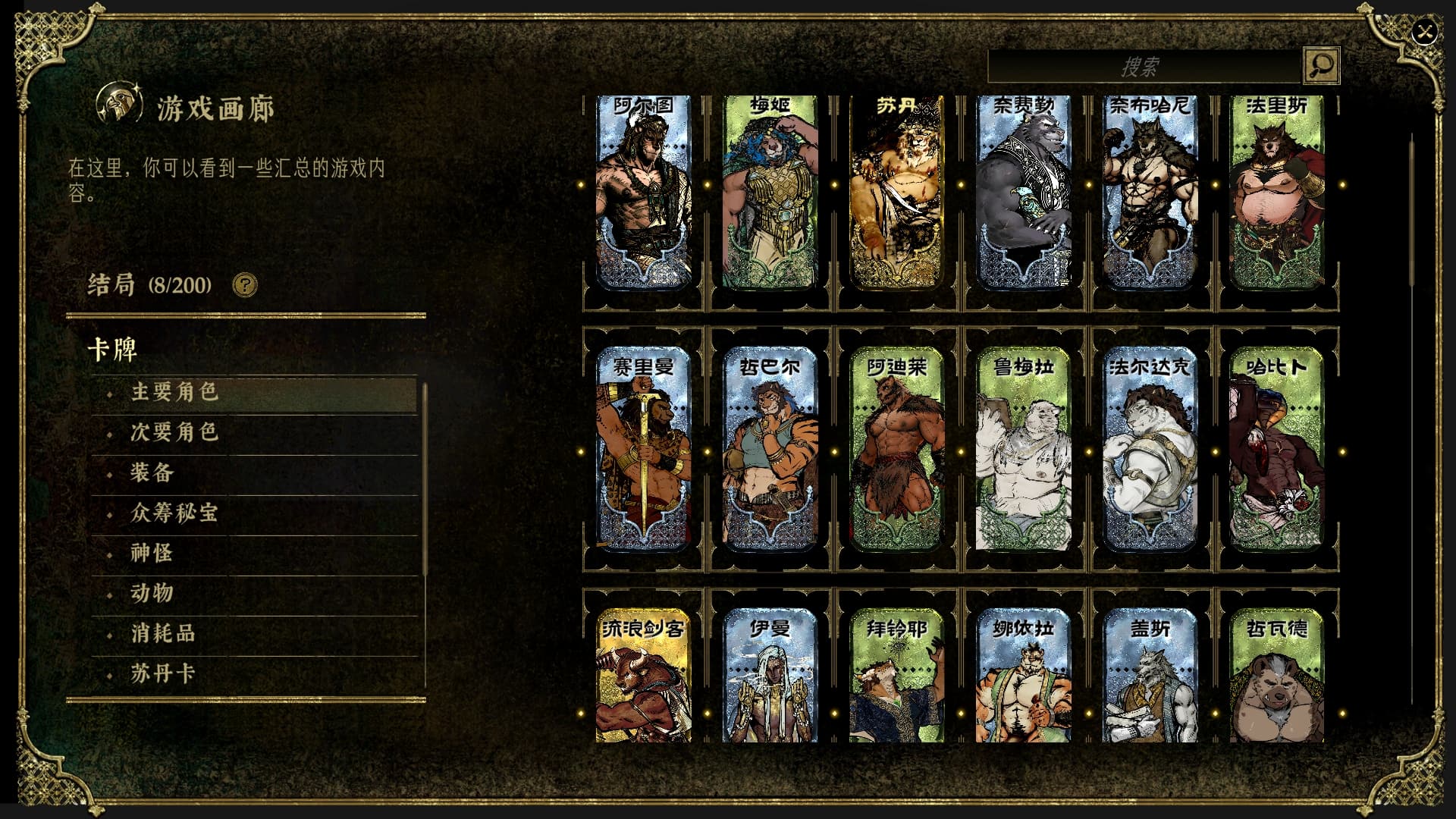
Task: Choose the 神怪 category
Action: (152, 553)
